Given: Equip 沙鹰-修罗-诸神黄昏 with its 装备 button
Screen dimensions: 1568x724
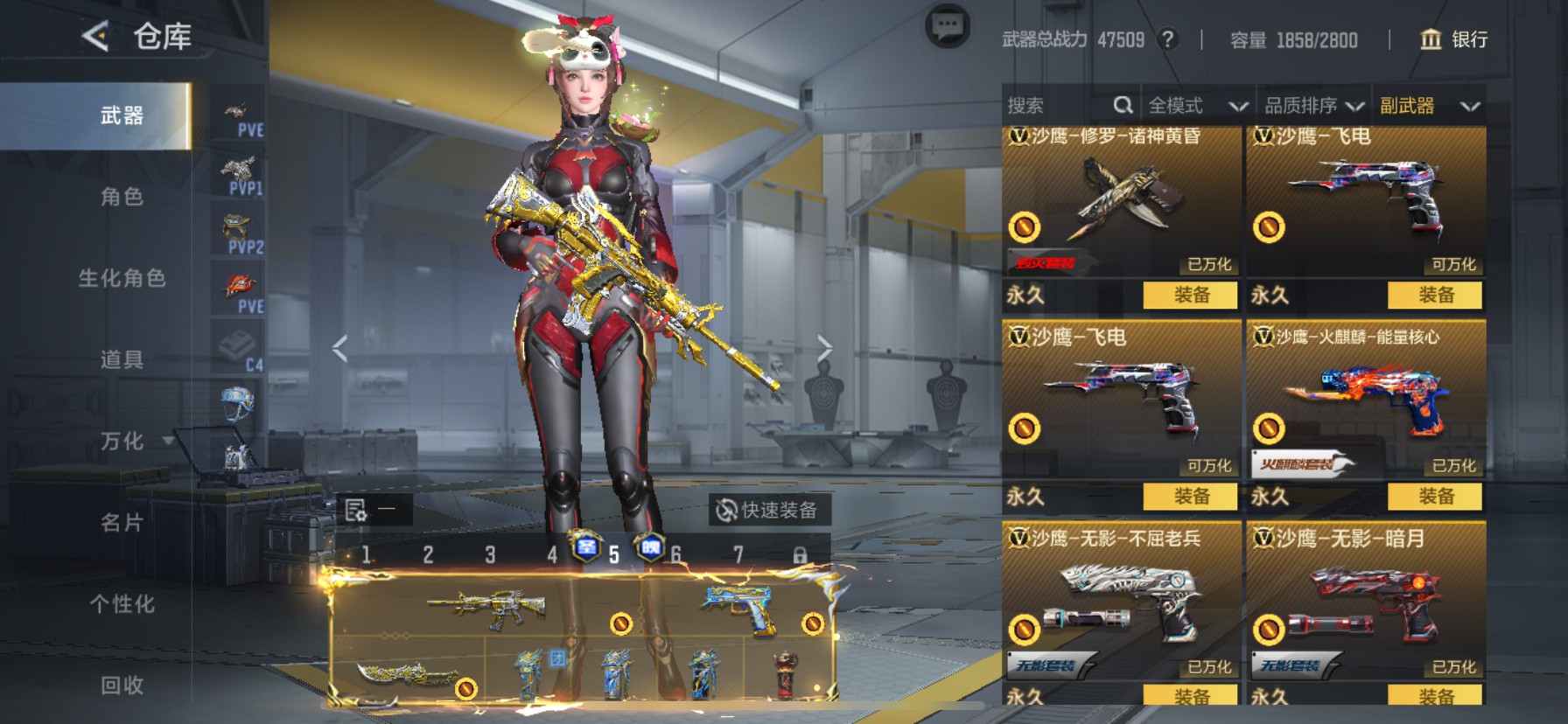Looking at the screenshot, I should coord(1190,295).
